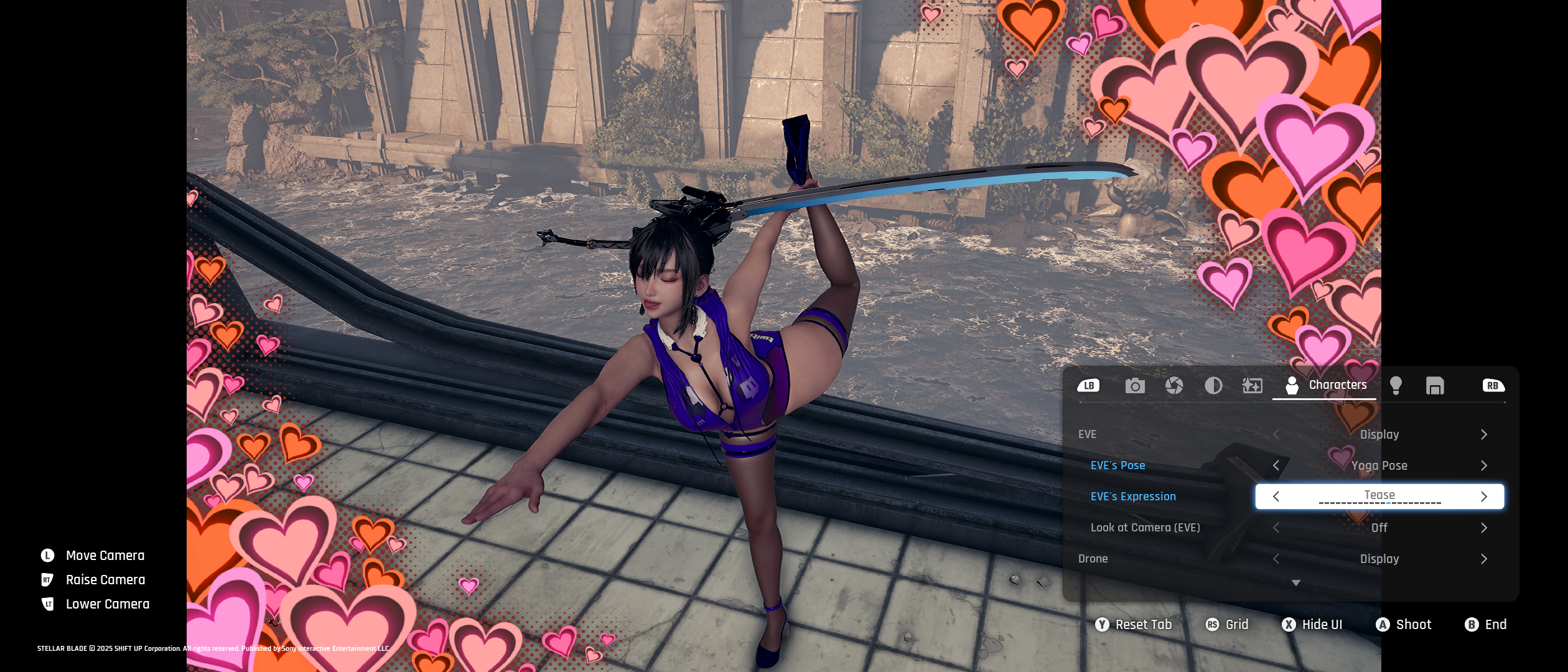Select the EVE's Pose row label
This screenshot has height=672, width=1568.
tap(1118, 465)
